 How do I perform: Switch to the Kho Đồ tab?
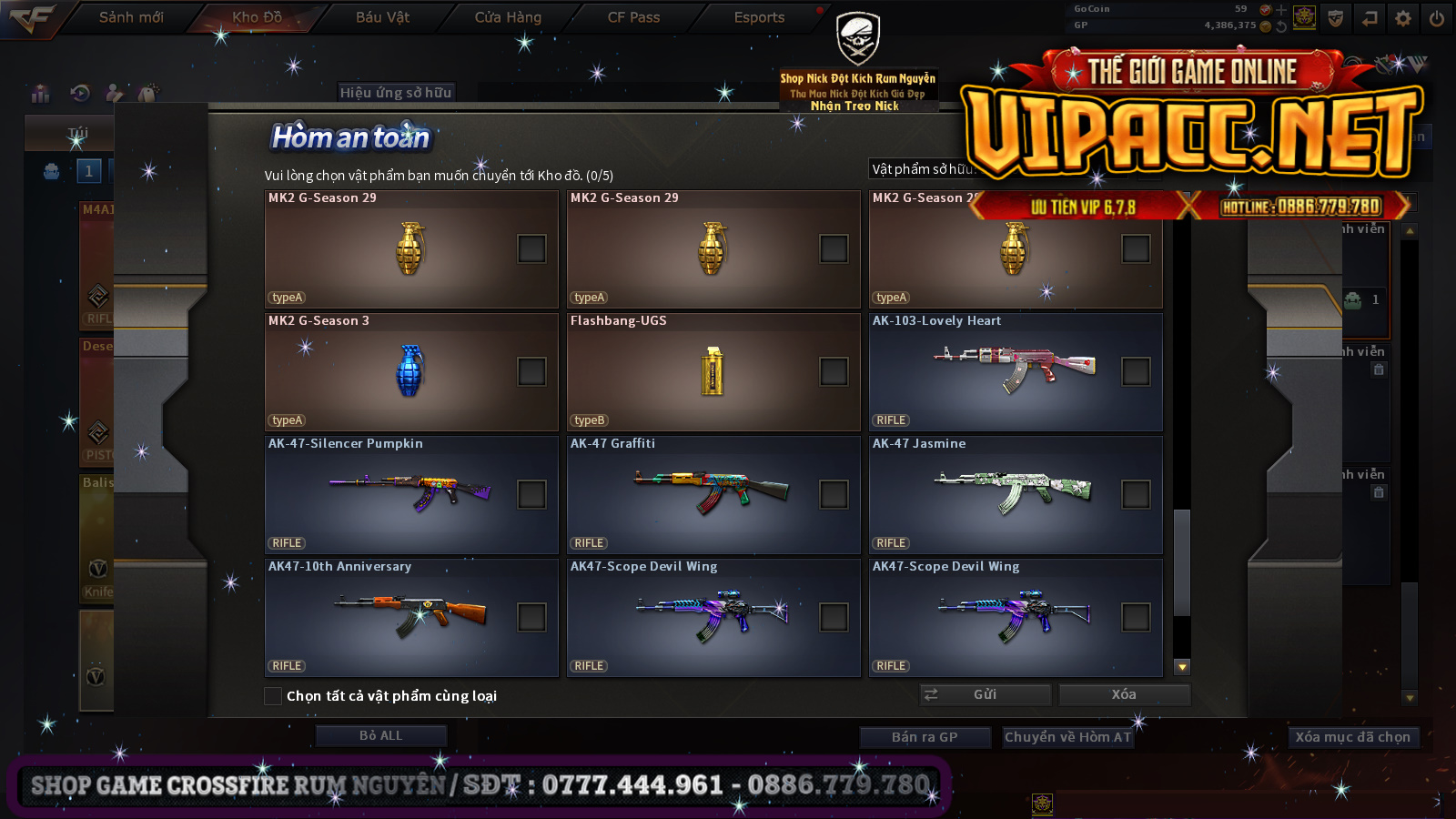257,17
